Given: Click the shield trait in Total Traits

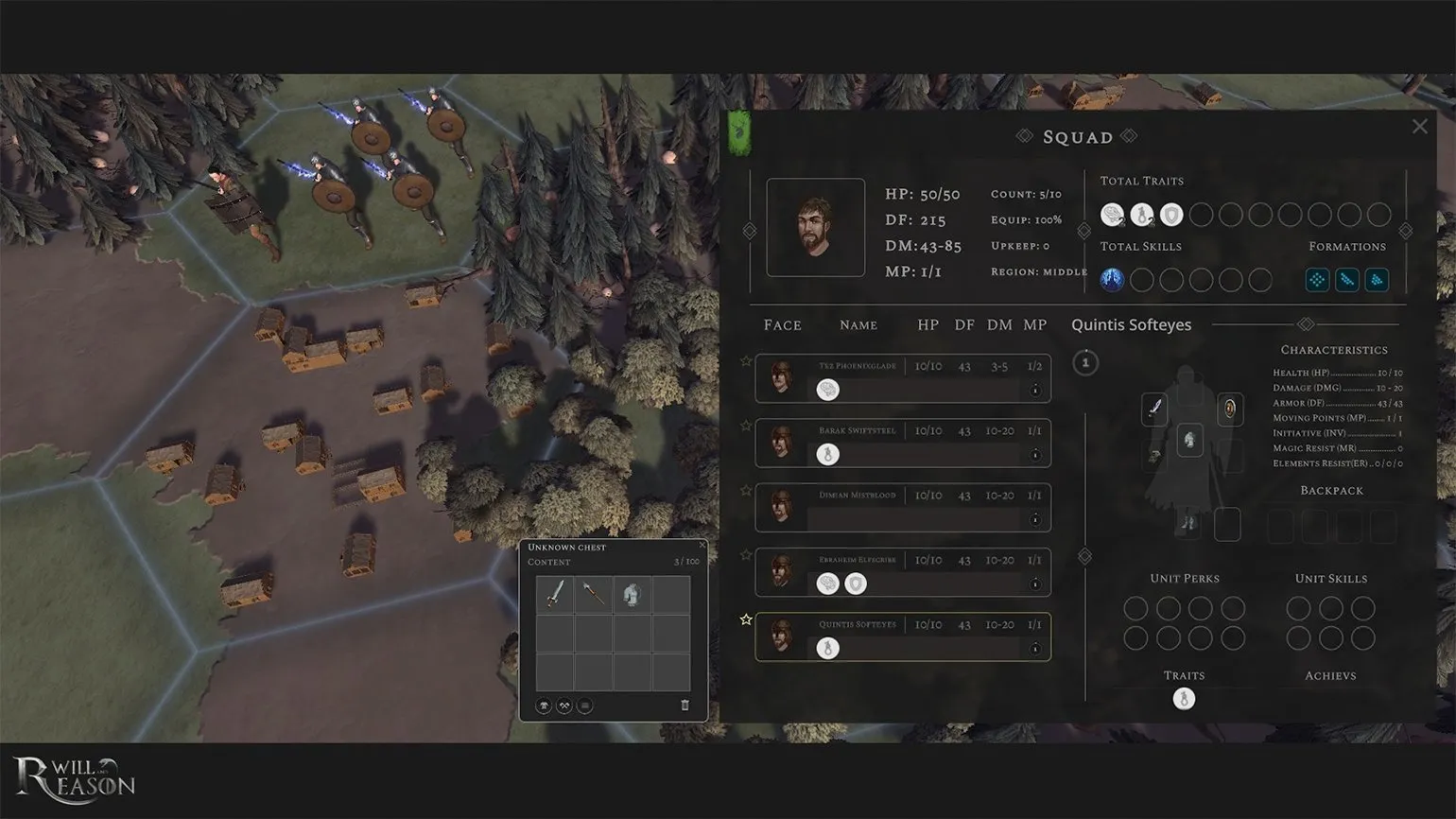Looking at the screenshot, I should click(1171, 216).
